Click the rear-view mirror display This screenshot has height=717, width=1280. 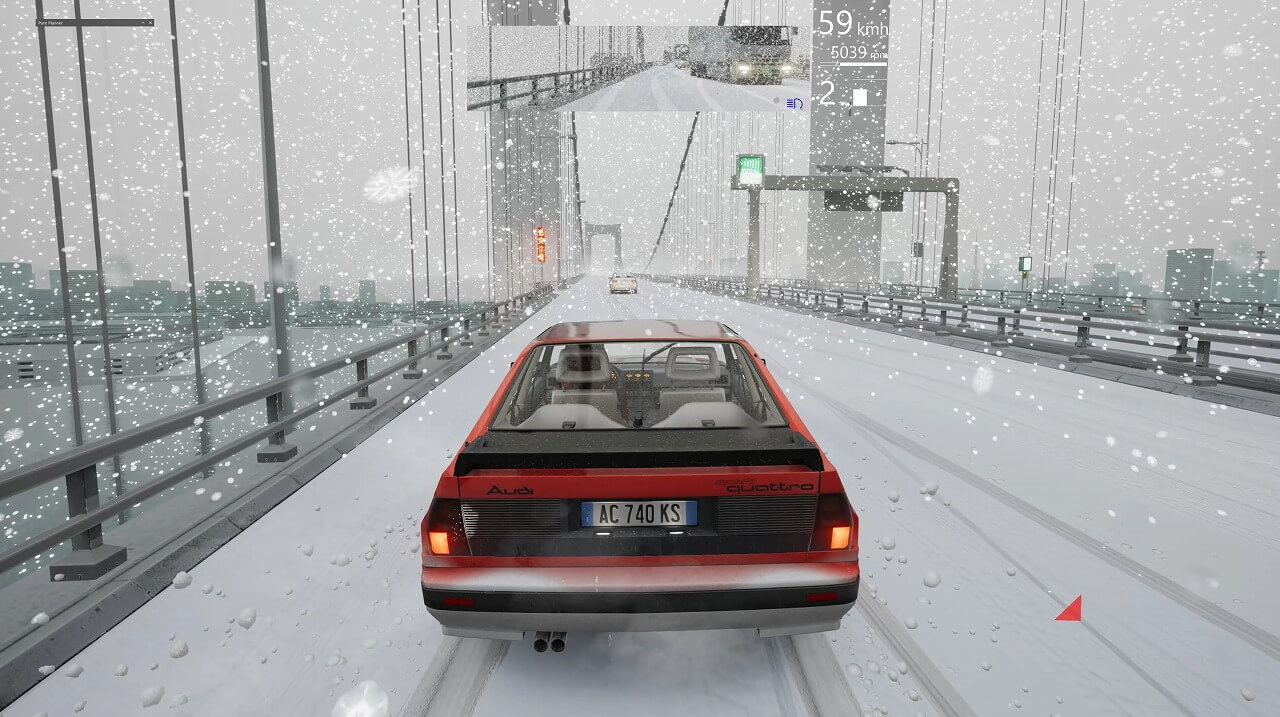(x=637, y=67)
